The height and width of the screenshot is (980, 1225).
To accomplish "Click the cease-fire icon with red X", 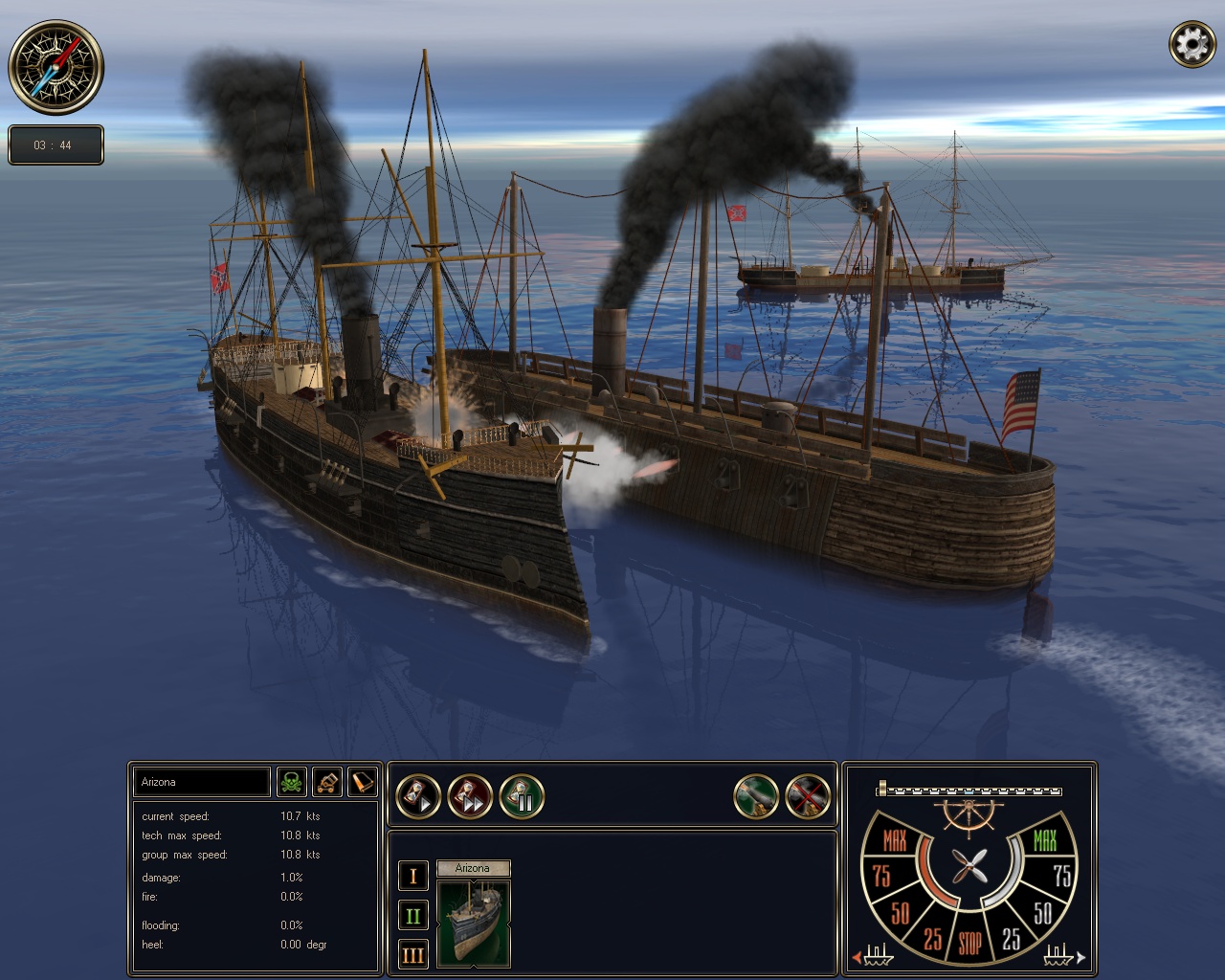I will point(809,795).
